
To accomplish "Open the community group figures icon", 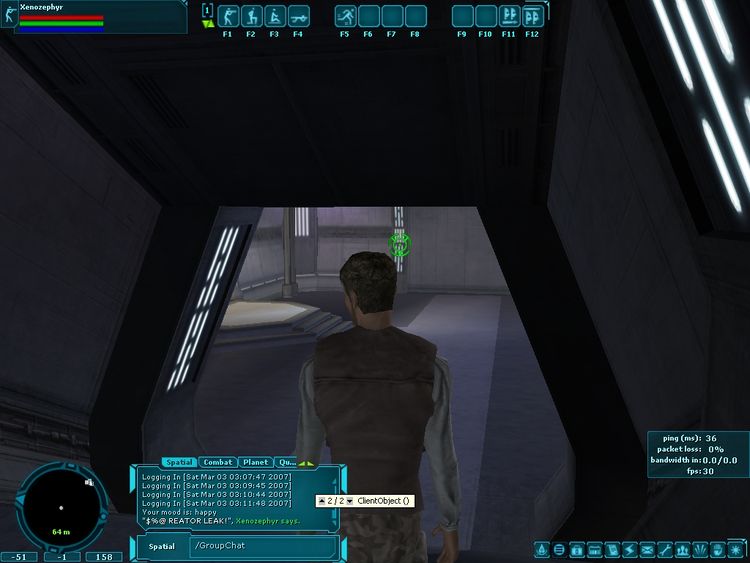I will [x=682, y=549].
